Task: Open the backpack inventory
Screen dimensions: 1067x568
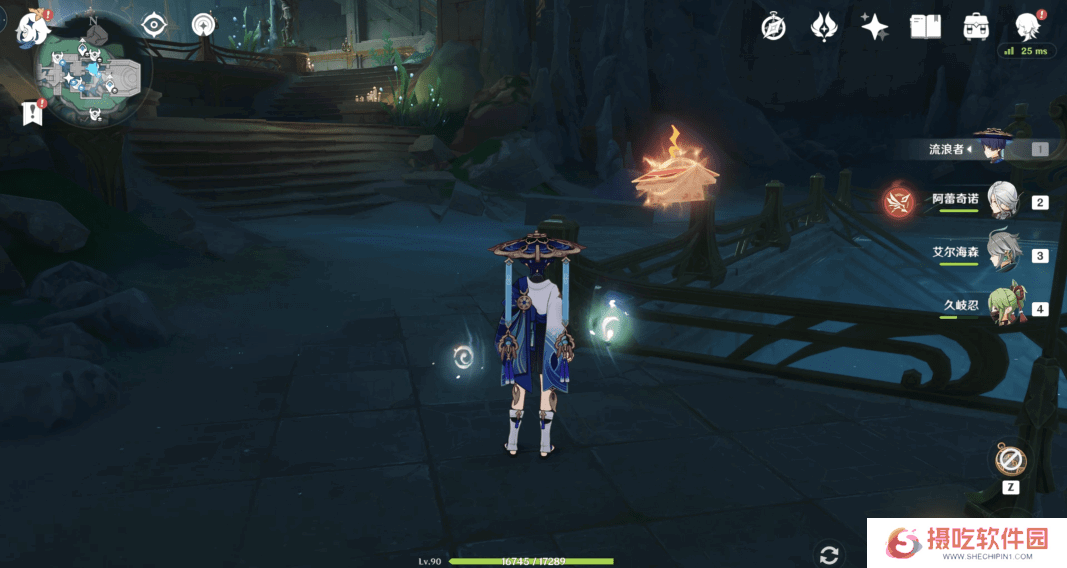Action: (x=976, y=27)
